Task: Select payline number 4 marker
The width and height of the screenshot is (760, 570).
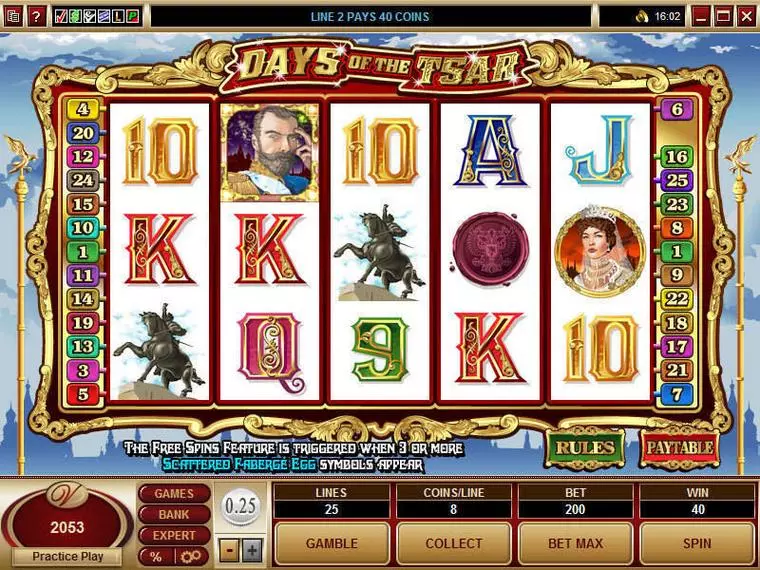Action: 83,109
